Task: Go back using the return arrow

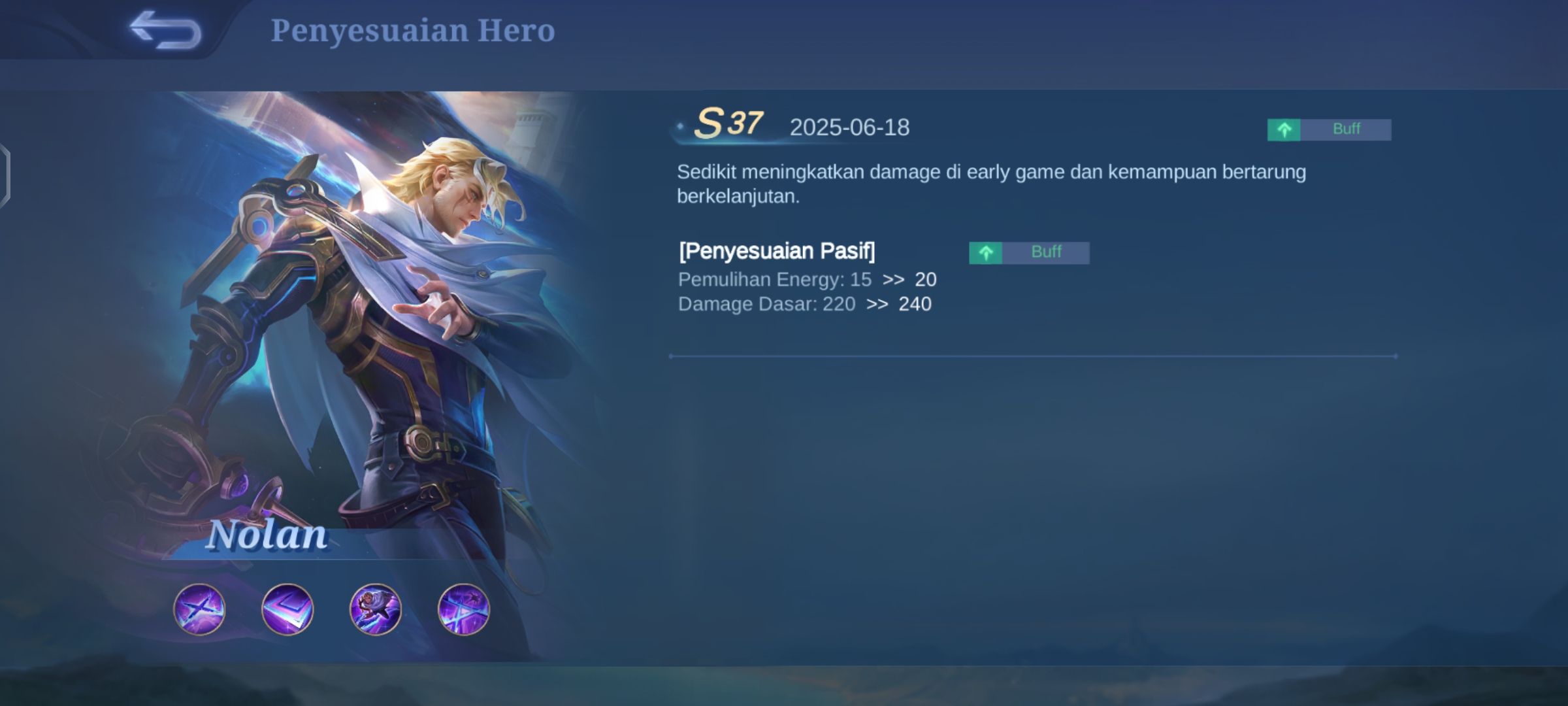Action: 165,30
